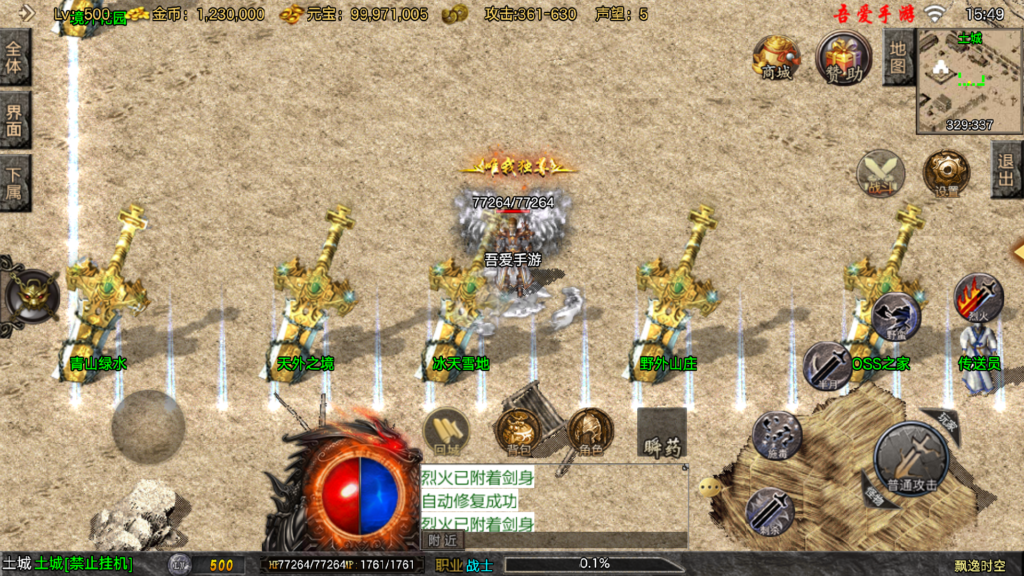Open the 赞助 gift box menu
Image resolution: width=1024 pixels, height=576 pixels.
(843, 57)
